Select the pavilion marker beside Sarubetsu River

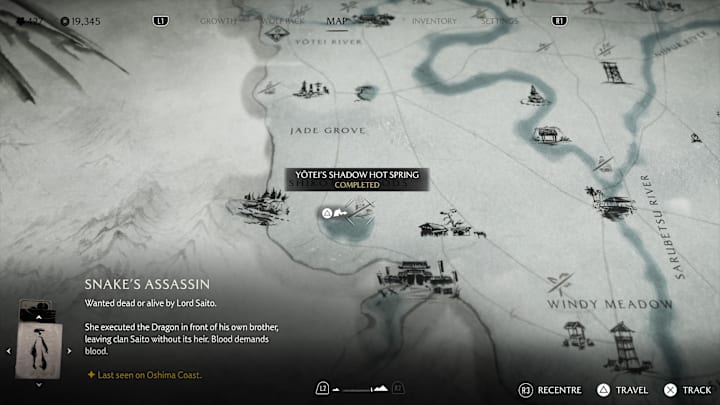pos(616,204)
